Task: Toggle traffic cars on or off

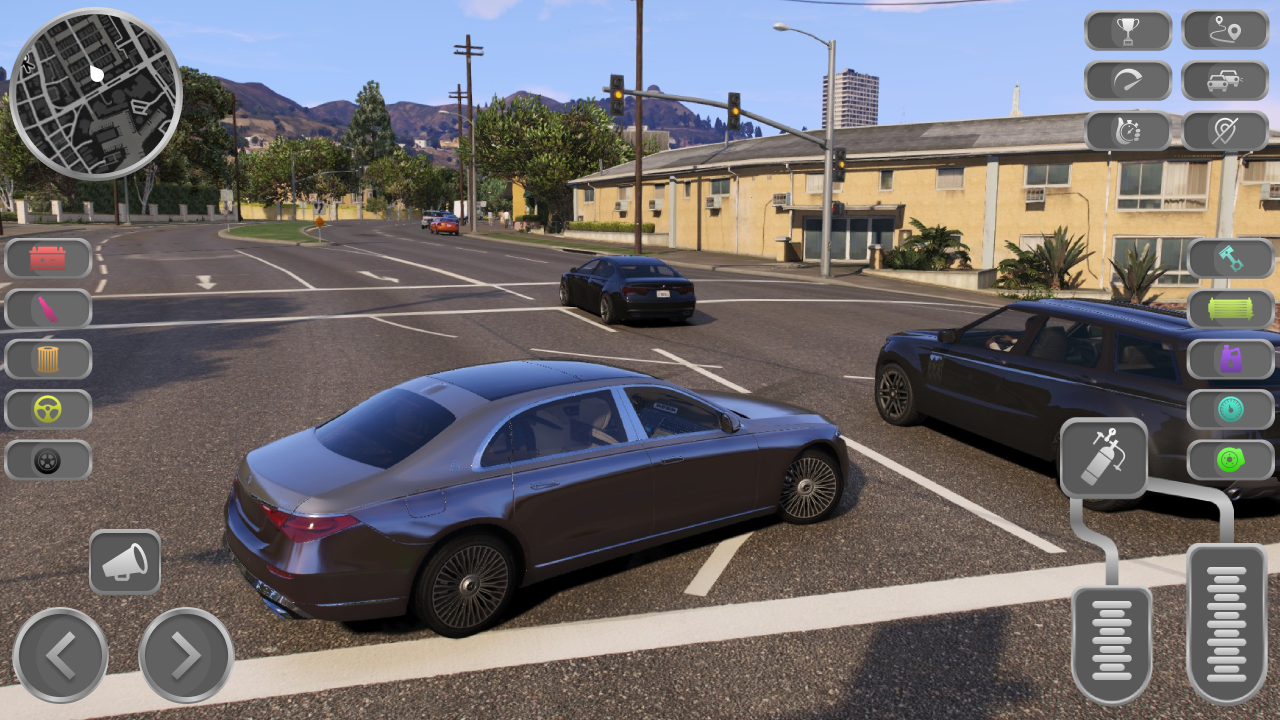Action: pyautogui.click(x=1227, y=80)
